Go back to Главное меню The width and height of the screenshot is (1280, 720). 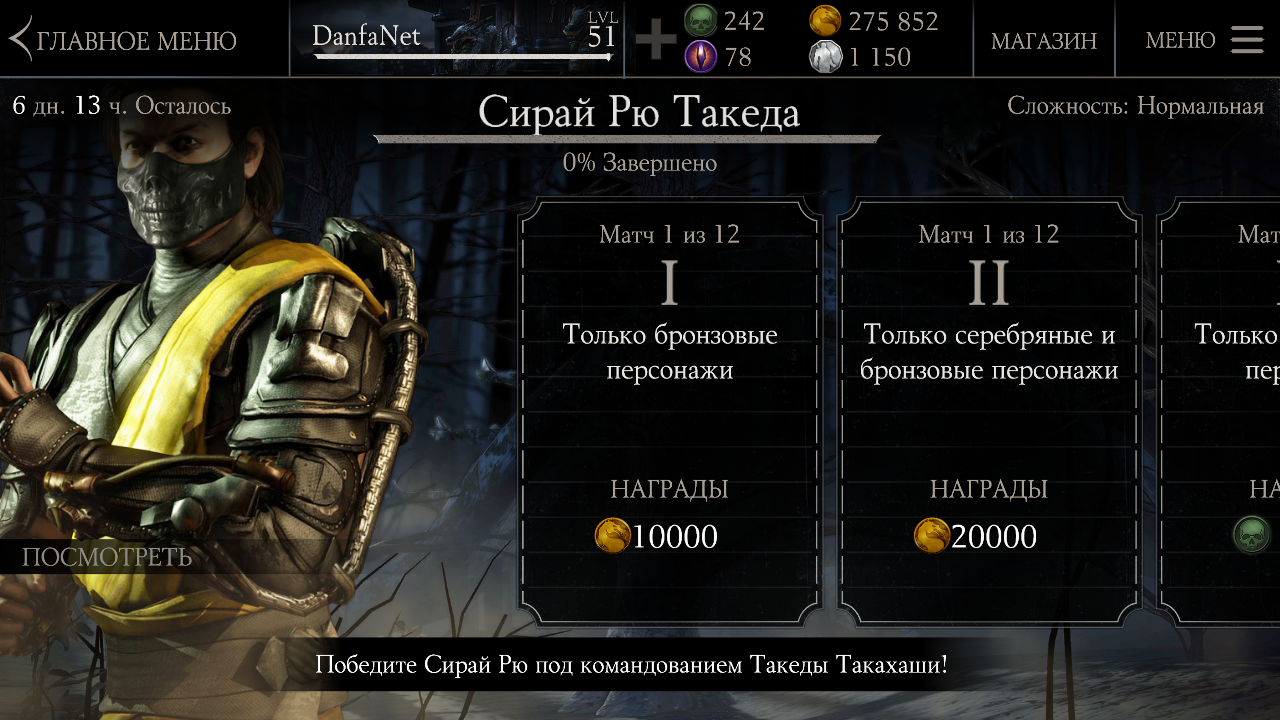click(124, 40)
